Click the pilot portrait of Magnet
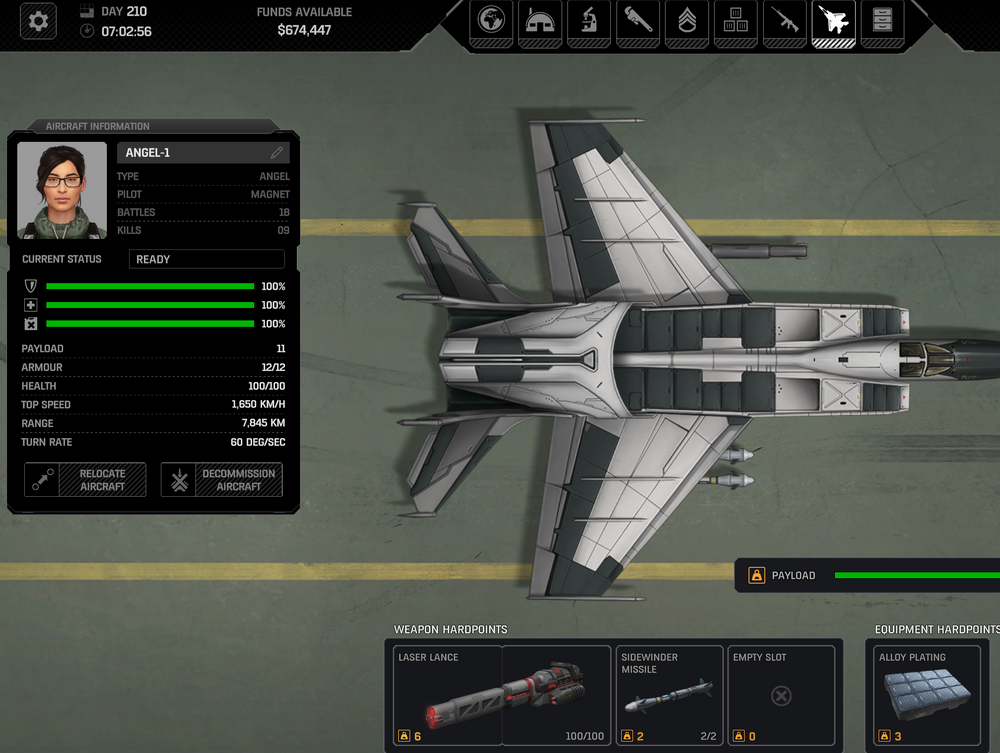 coord(62,190)
